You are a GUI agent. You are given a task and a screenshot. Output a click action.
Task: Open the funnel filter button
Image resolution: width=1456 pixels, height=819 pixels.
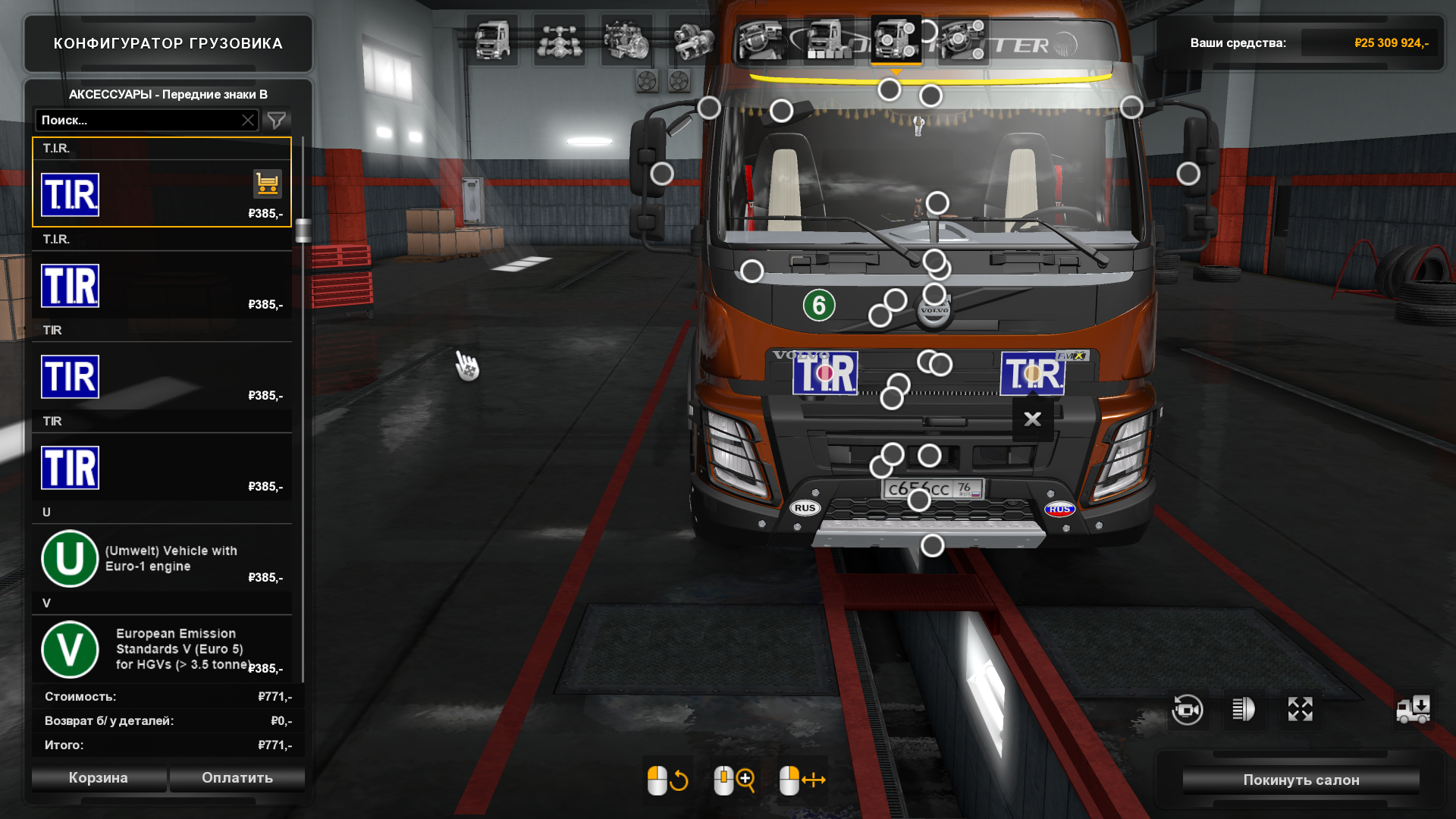coord(277,120)
